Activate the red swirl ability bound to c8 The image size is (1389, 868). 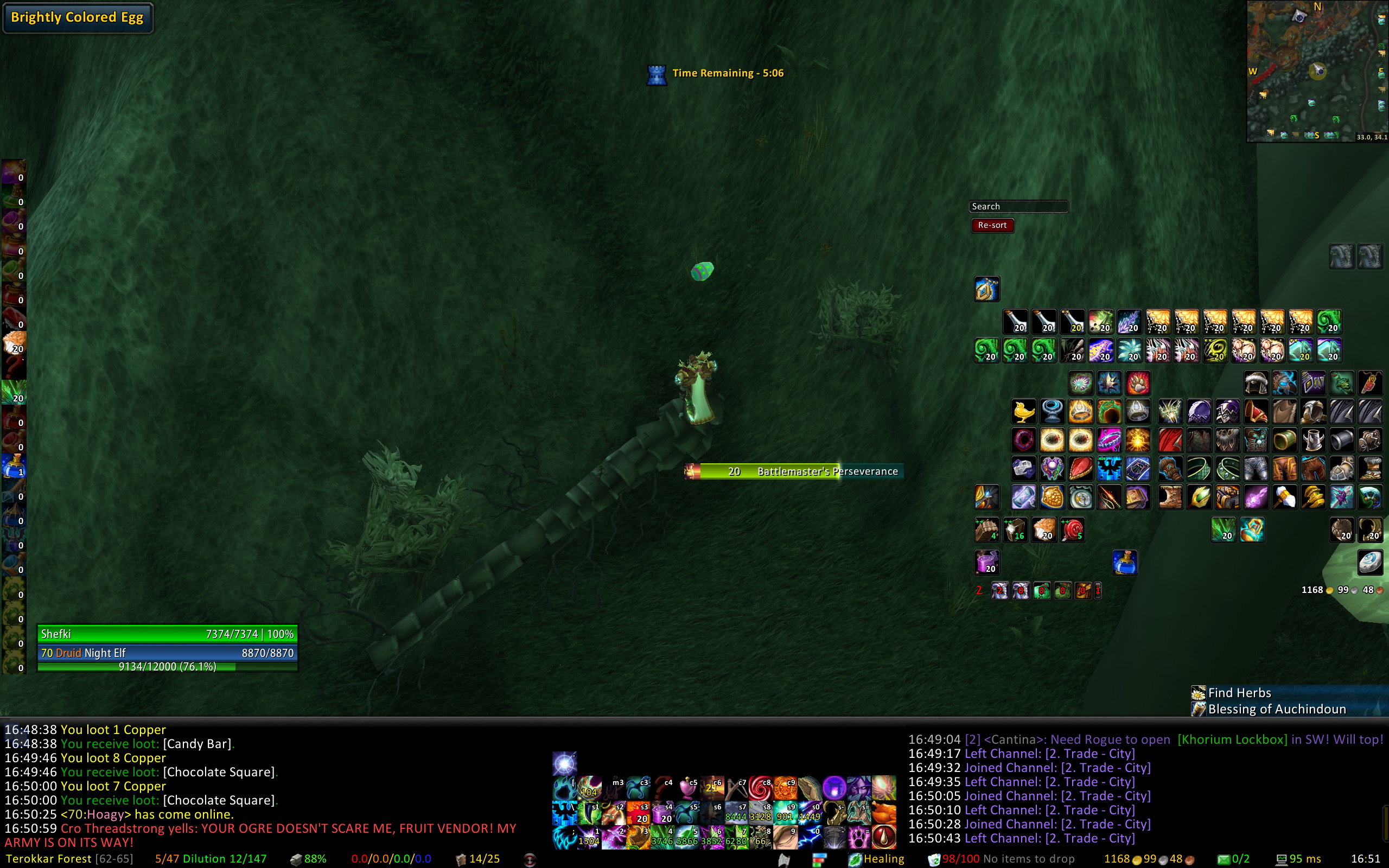pyautogui.click(x=760, y=789)
